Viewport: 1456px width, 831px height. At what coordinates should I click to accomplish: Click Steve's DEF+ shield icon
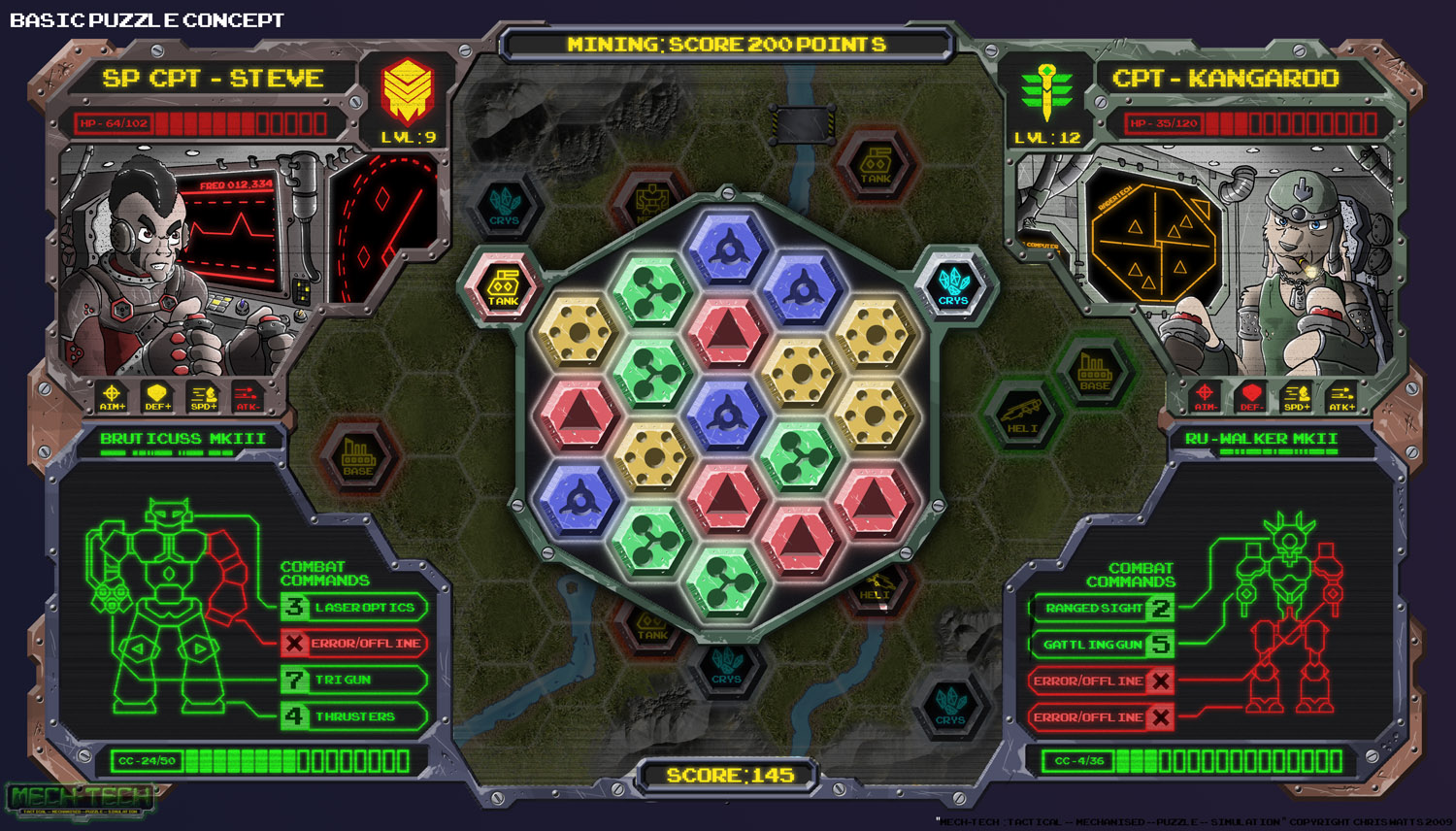(x=157, y=396)
